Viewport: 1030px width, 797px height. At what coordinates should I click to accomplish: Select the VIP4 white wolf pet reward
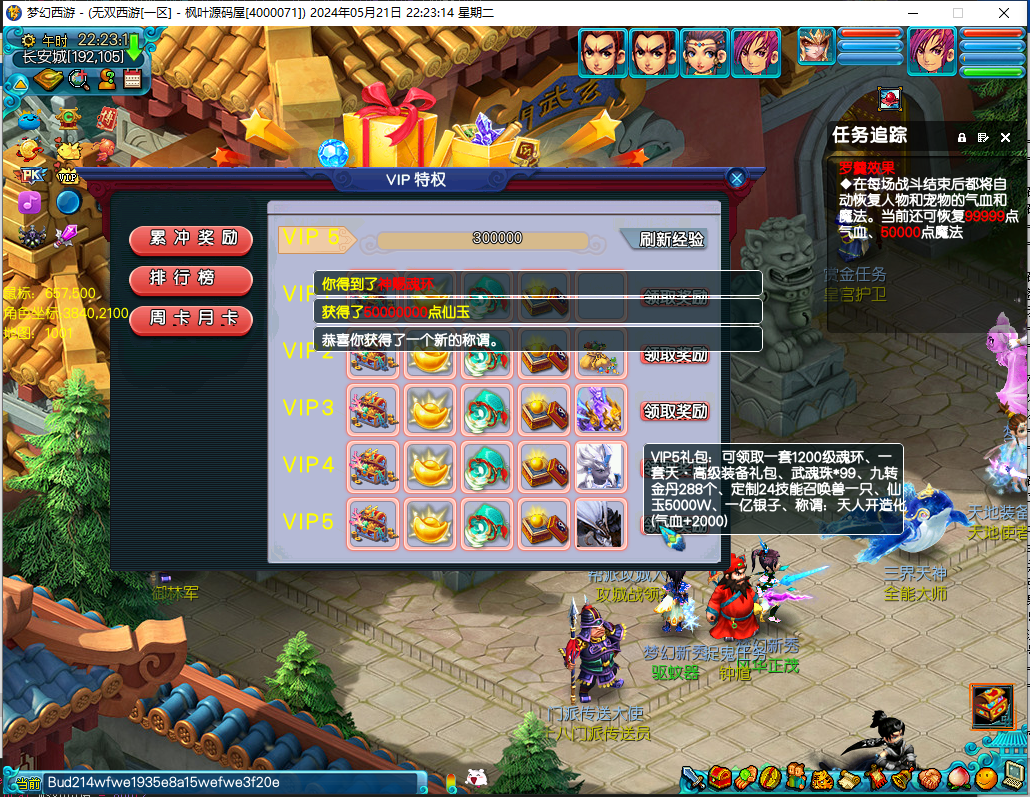(600, 466)
